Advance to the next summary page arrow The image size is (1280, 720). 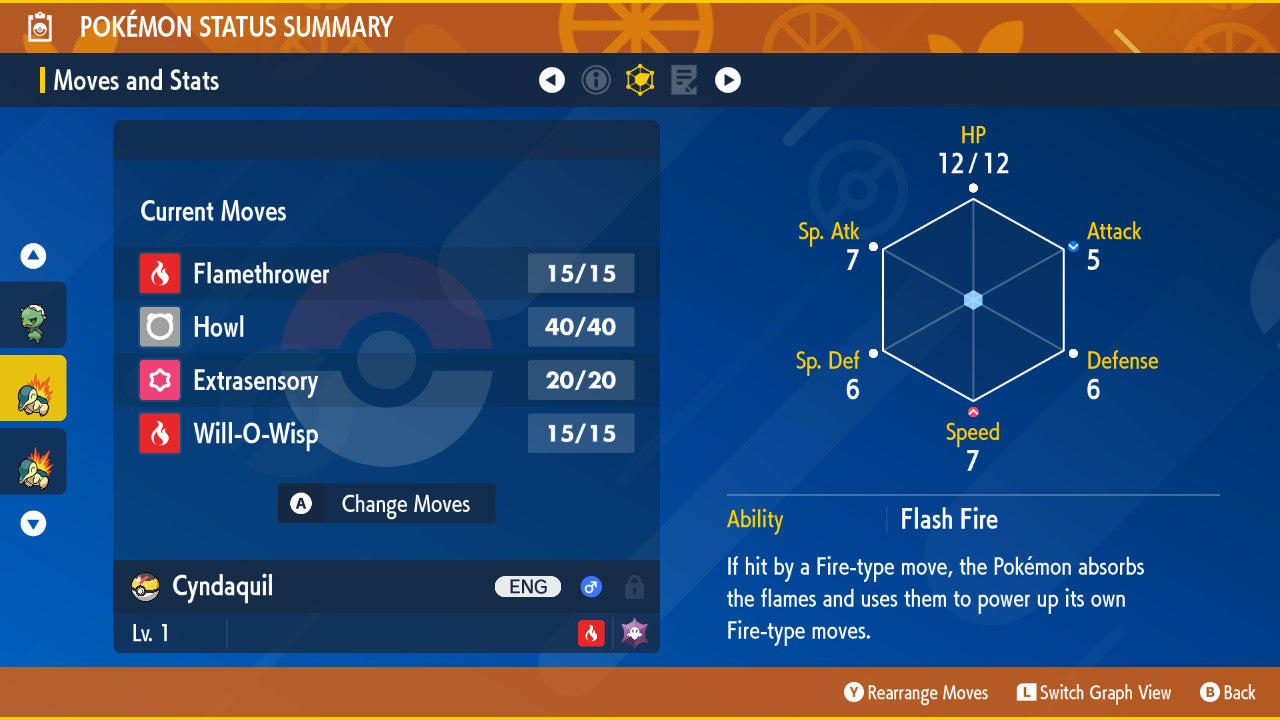[x=728, y=80]
